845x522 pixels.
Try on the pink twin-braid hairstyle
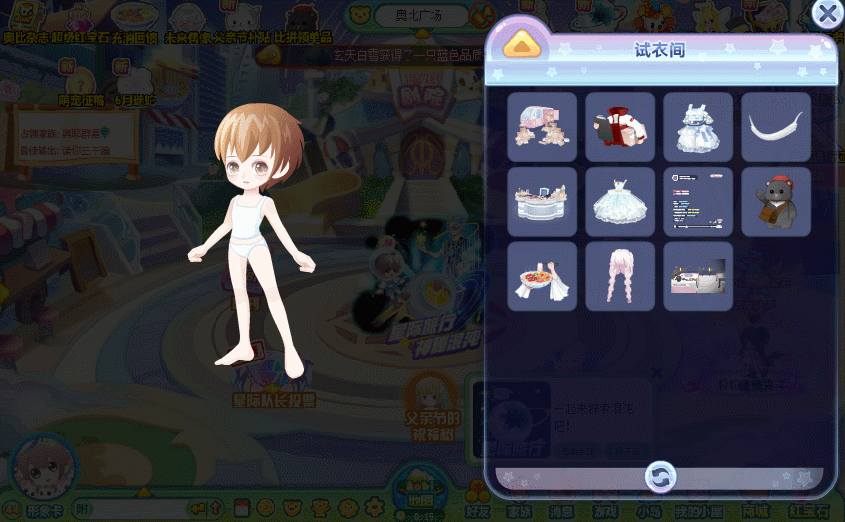pyautogui.click(x=620, y=276)
